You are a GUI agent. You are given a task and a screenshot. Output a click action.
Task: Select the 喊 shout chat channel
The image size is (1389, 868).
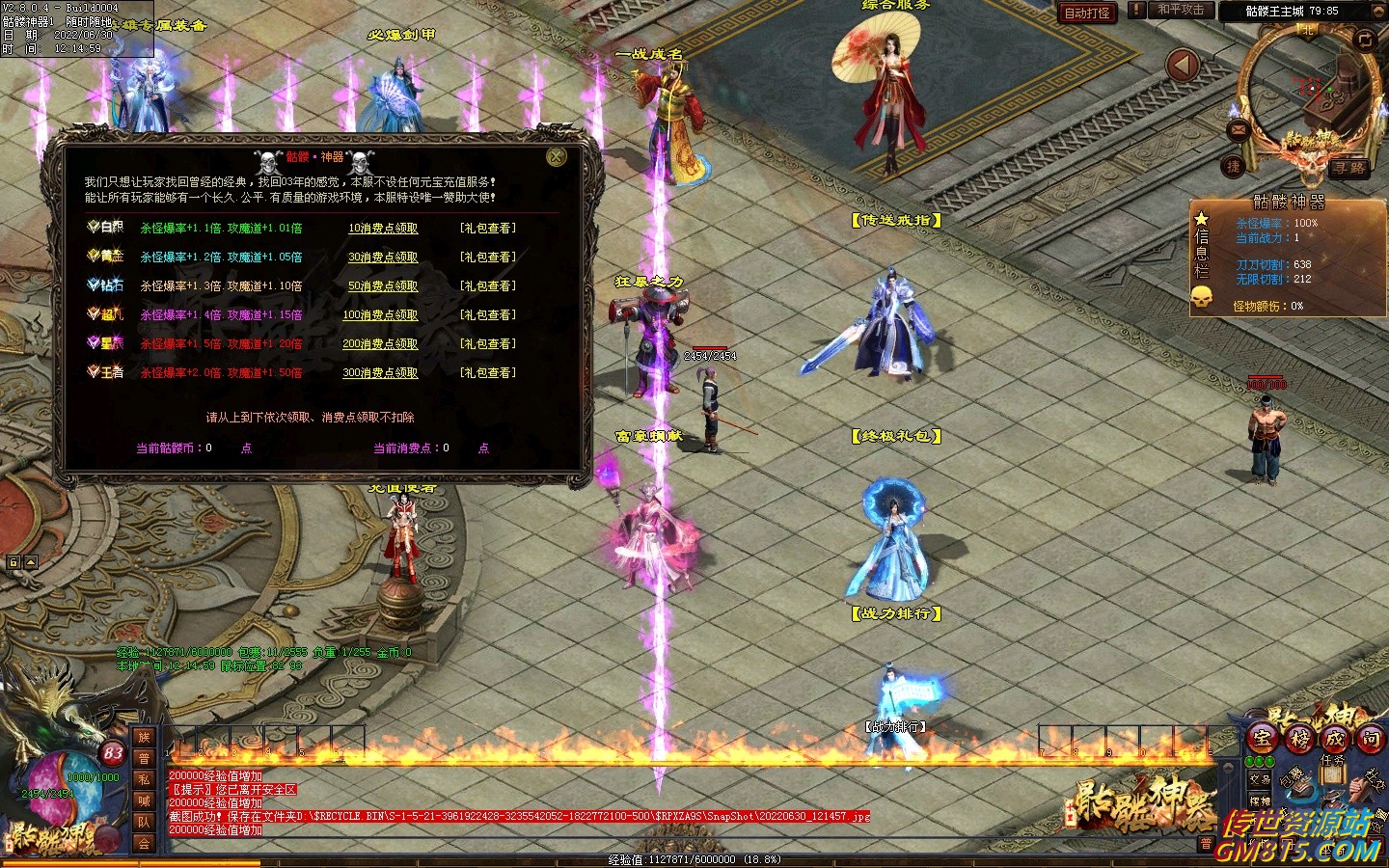pyautogui.click(x=144, y=800)
